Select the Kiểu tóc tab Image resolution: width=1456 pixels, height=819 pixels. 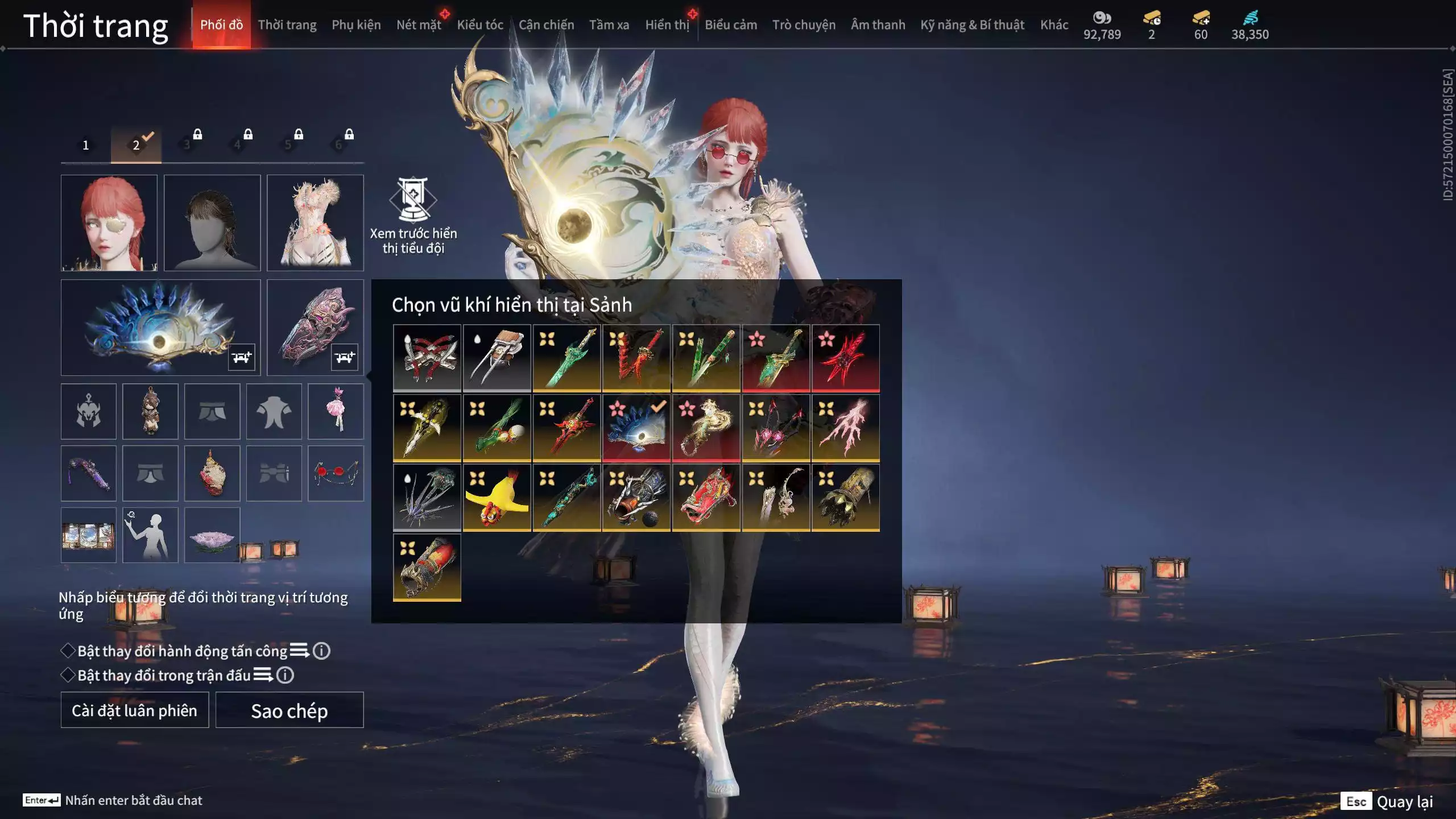point(480,25)
